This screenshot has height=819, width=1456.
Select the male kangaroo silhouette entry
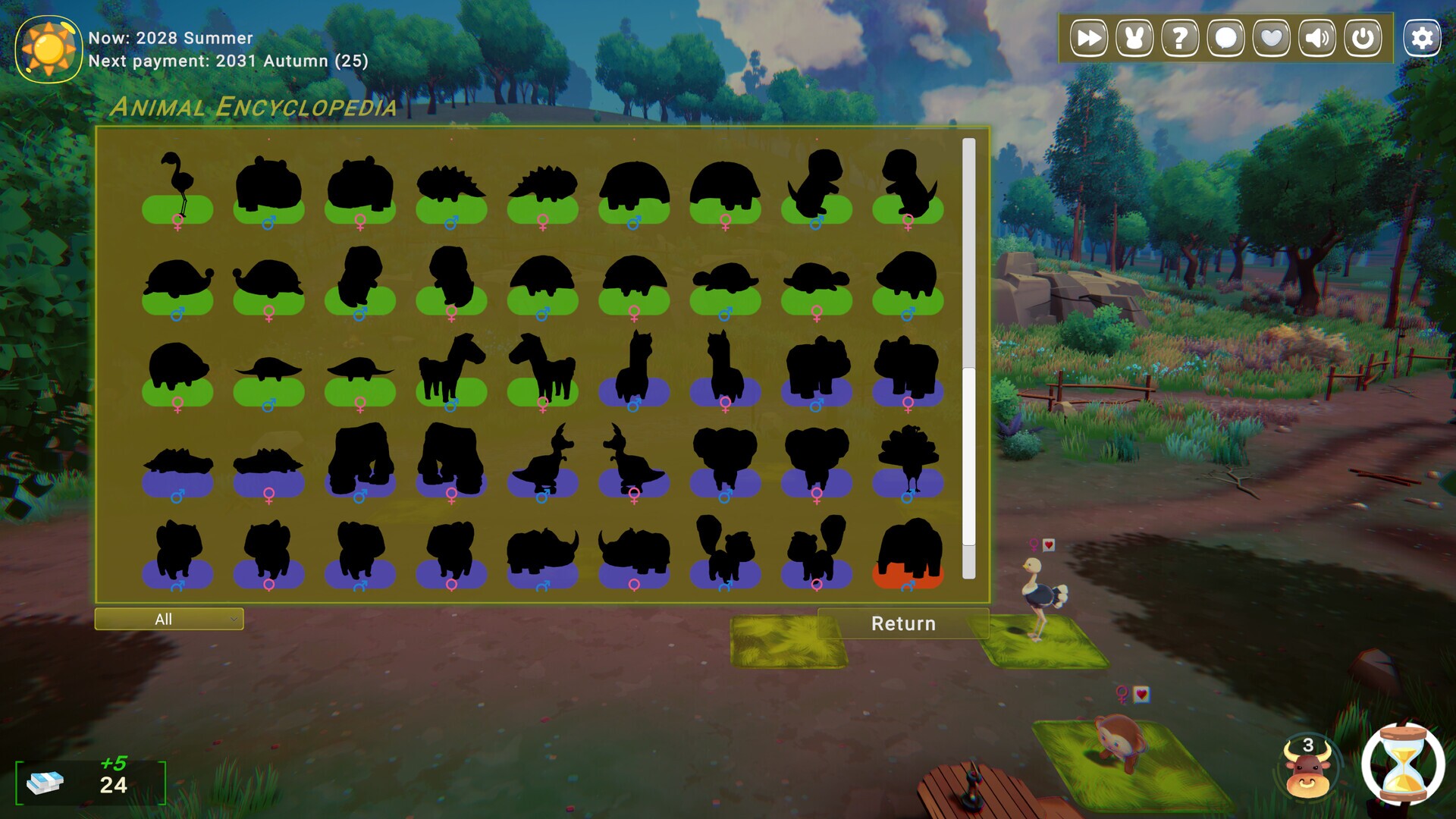coord(544,459)
